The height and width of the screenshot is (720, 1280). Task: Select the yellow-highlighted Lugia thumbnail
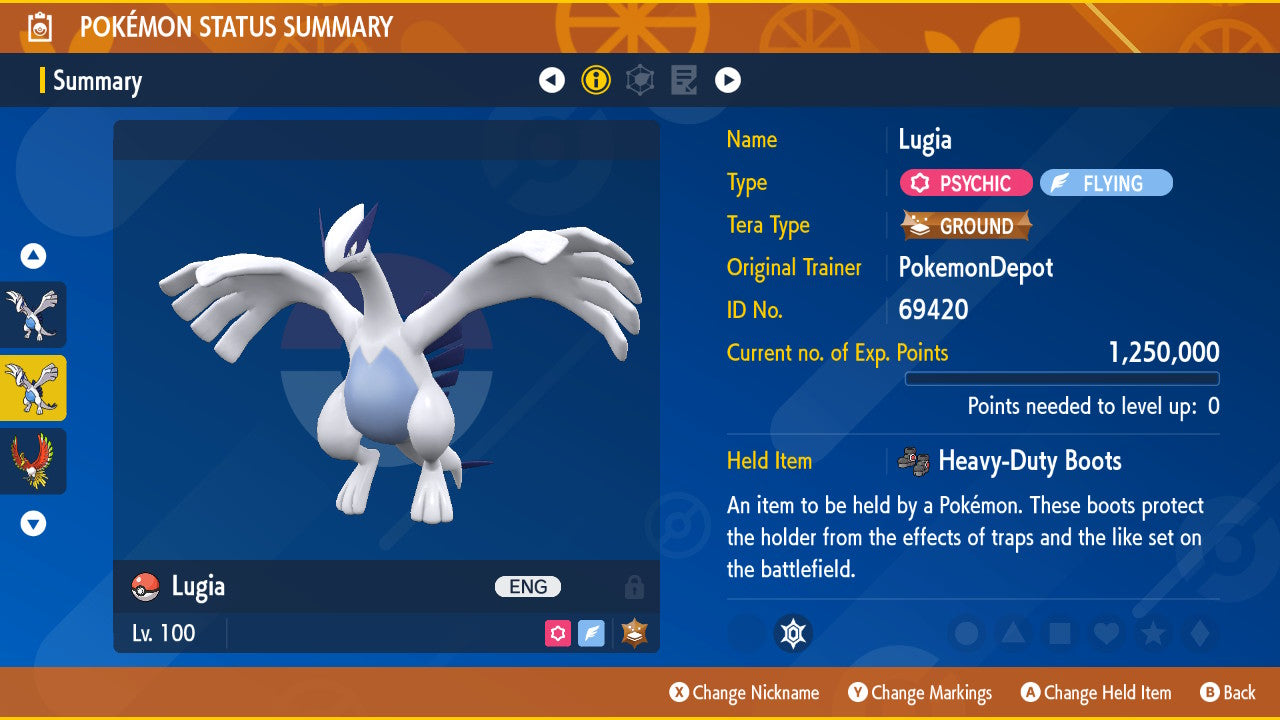click(x=33, y=388)
